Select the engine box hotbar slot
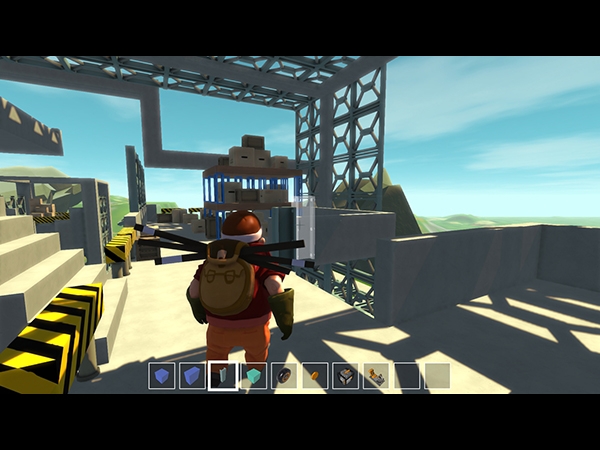 point(346,376)
